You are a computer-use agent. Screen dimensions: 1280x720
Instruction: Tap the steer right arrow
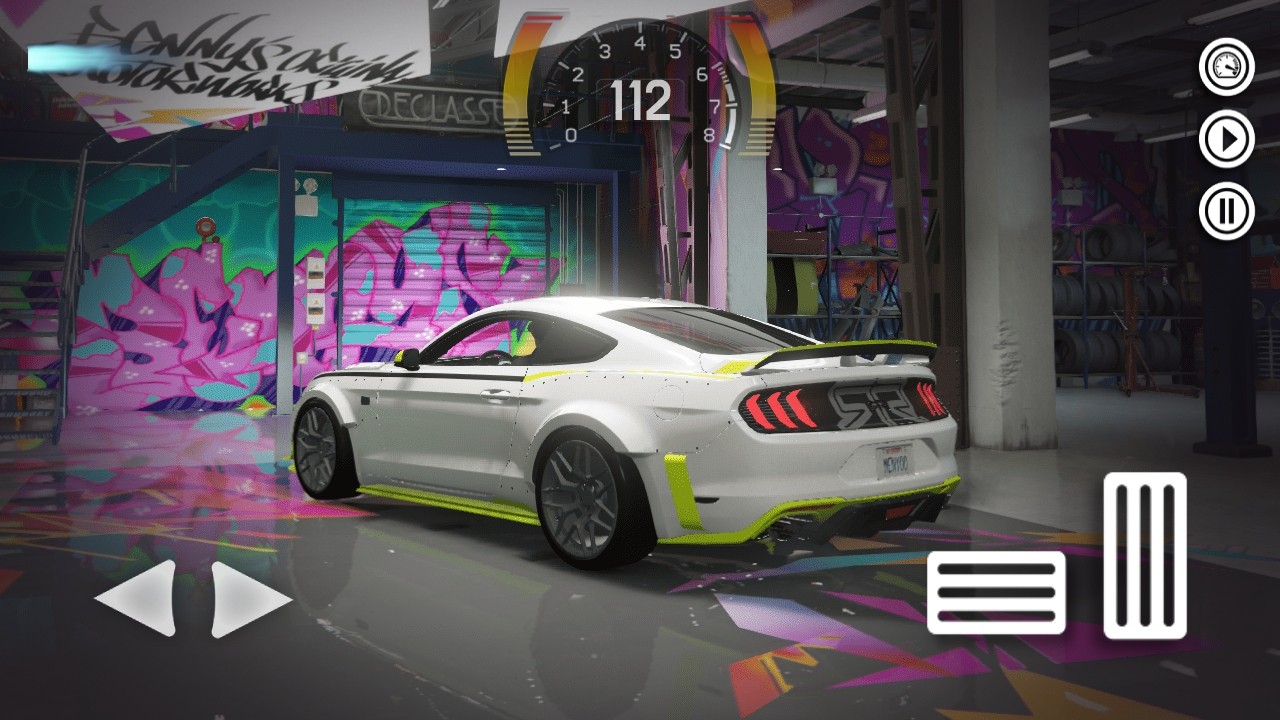tap(248, 598)
